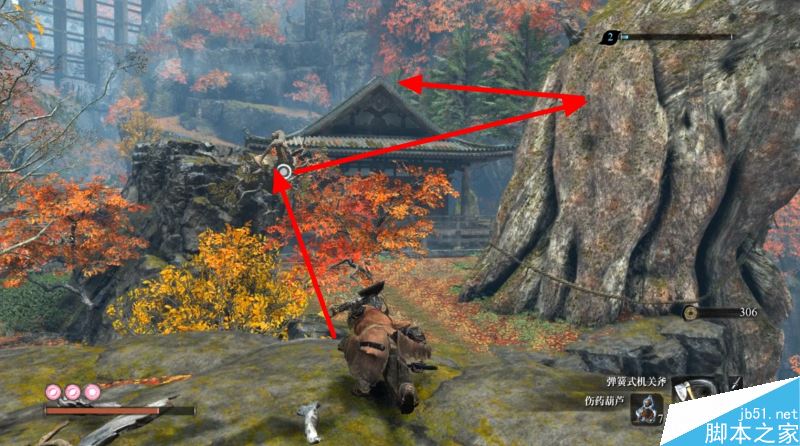Viewport: 800px width, 446px height.
Task: Click the small katana icon beside the axe
Action: pos(735,383)
